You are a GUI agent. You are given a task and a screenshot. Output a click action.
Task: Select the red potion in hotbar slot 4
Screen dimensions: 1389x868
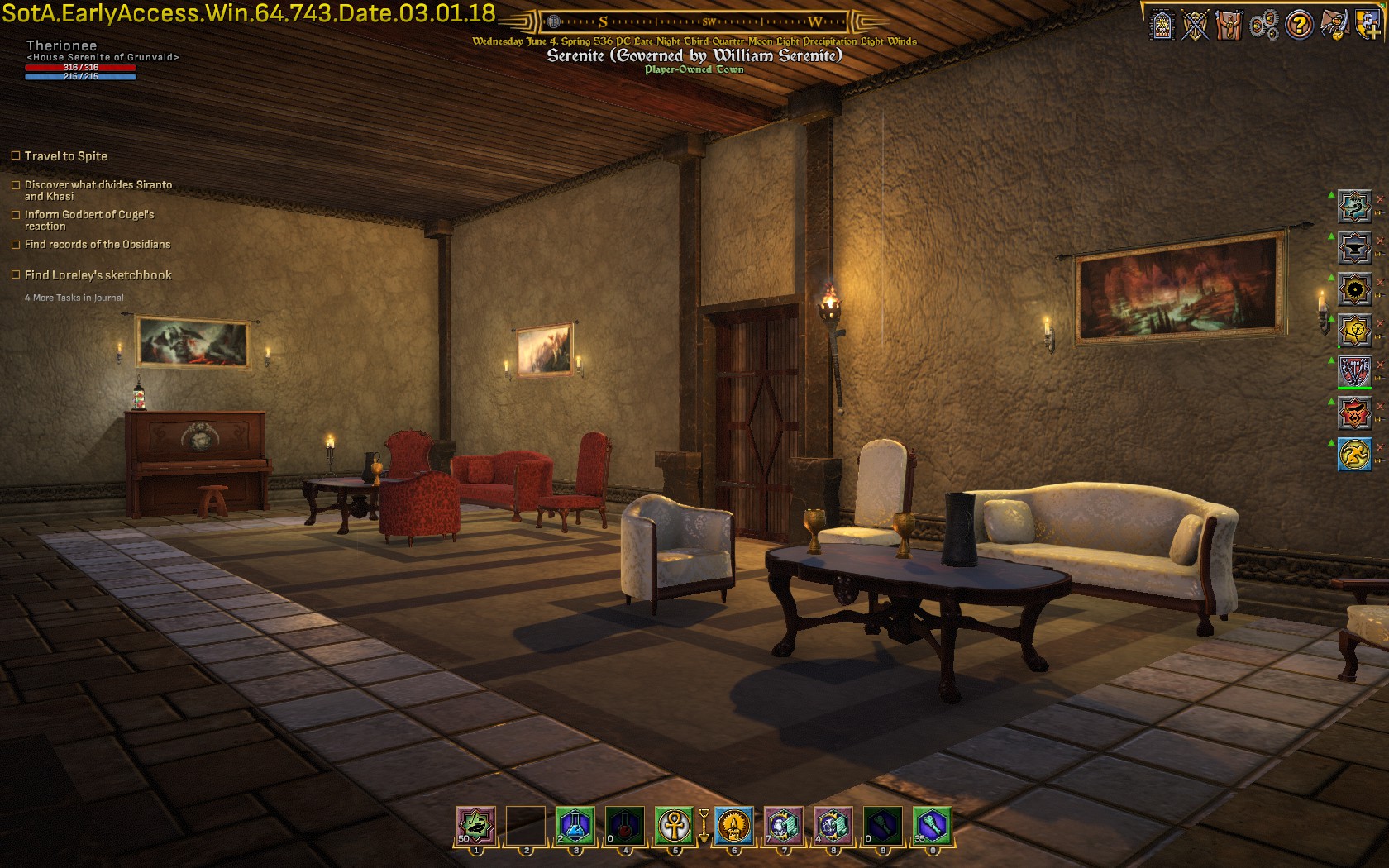tap(624, 825)
